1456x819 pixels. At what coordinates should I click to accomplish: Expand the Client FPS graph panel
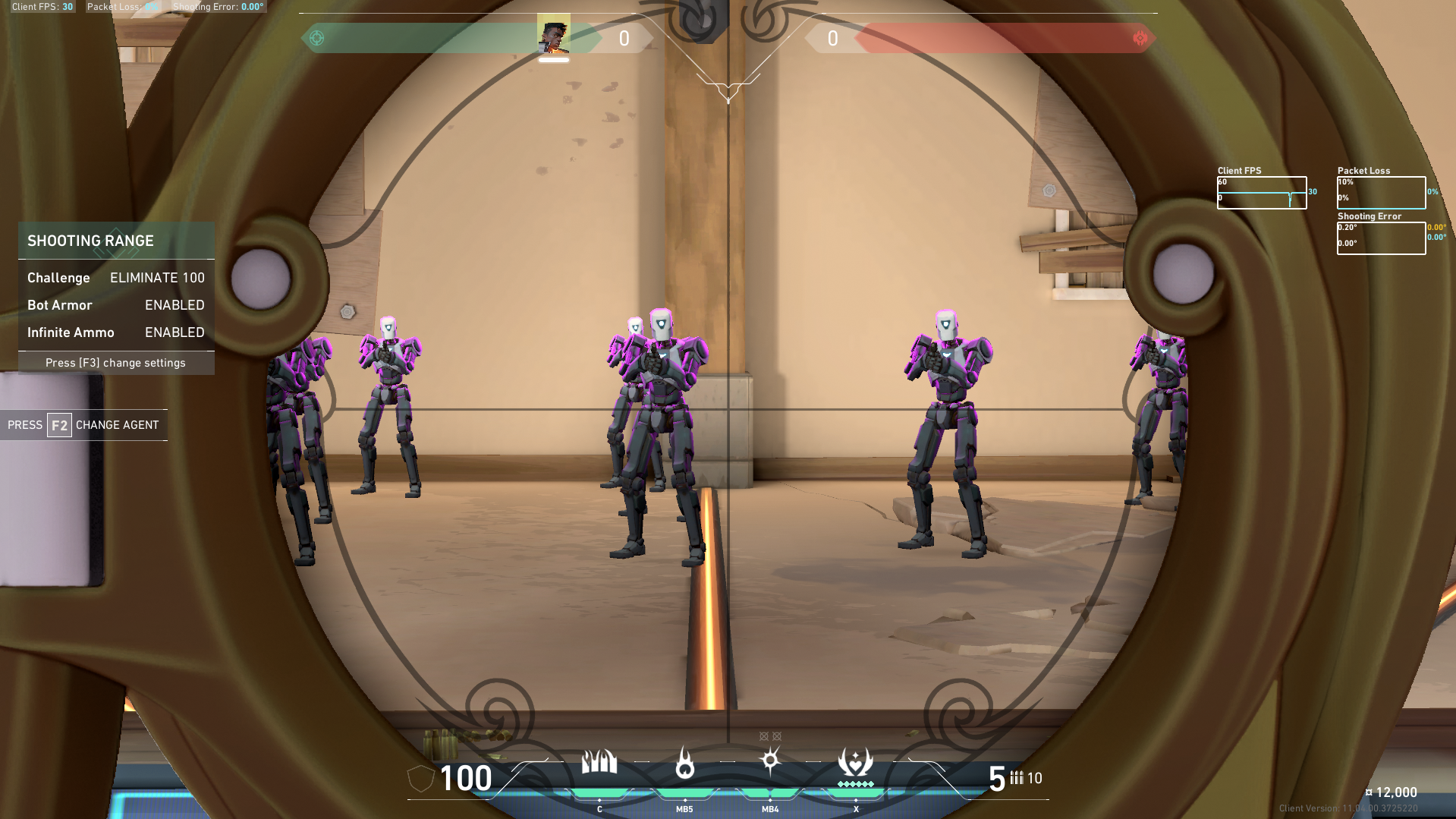1262,192
